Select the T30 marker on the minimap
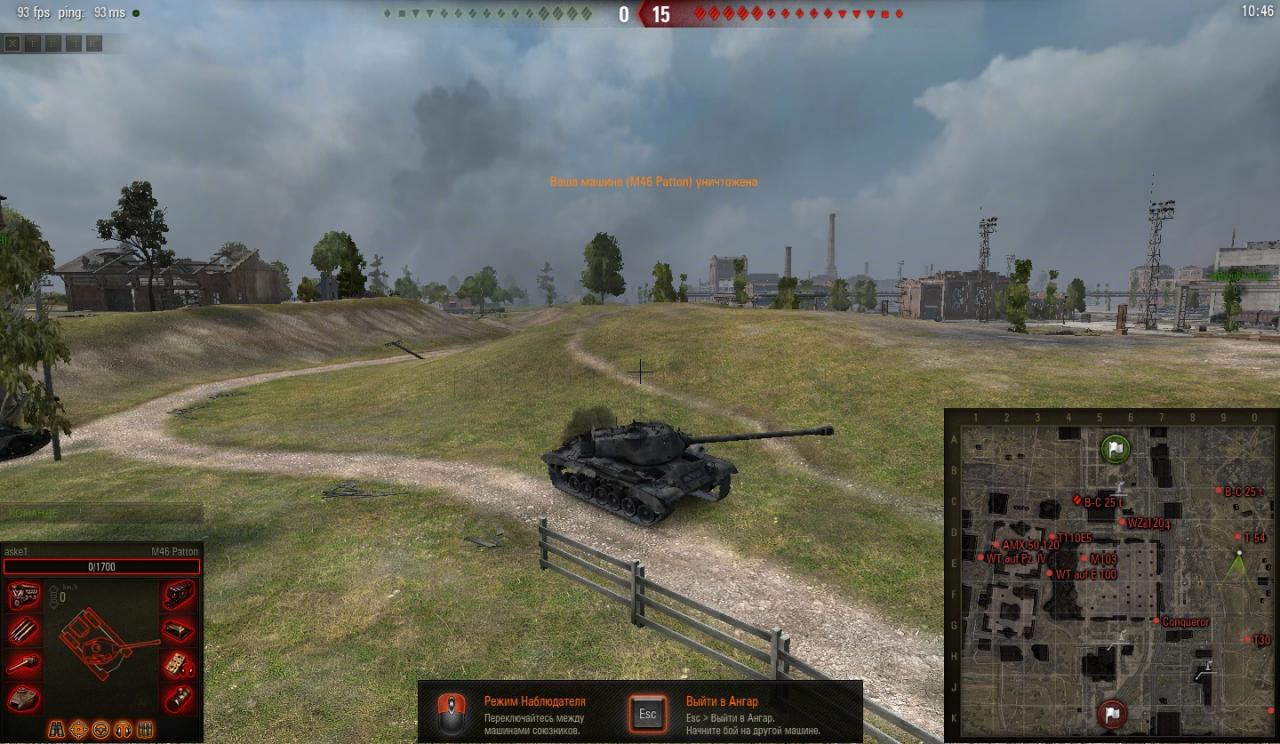The height and width of the screenshot is (744, 1280). pyautogui.click(x=1247, y=640)
